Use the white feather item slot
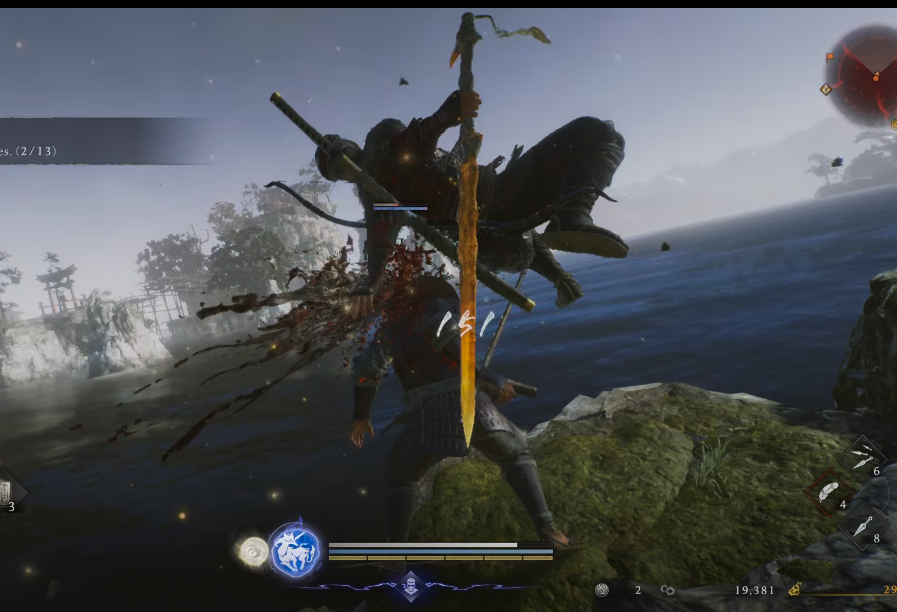The image size is (897, 612). tap(831, 490)
